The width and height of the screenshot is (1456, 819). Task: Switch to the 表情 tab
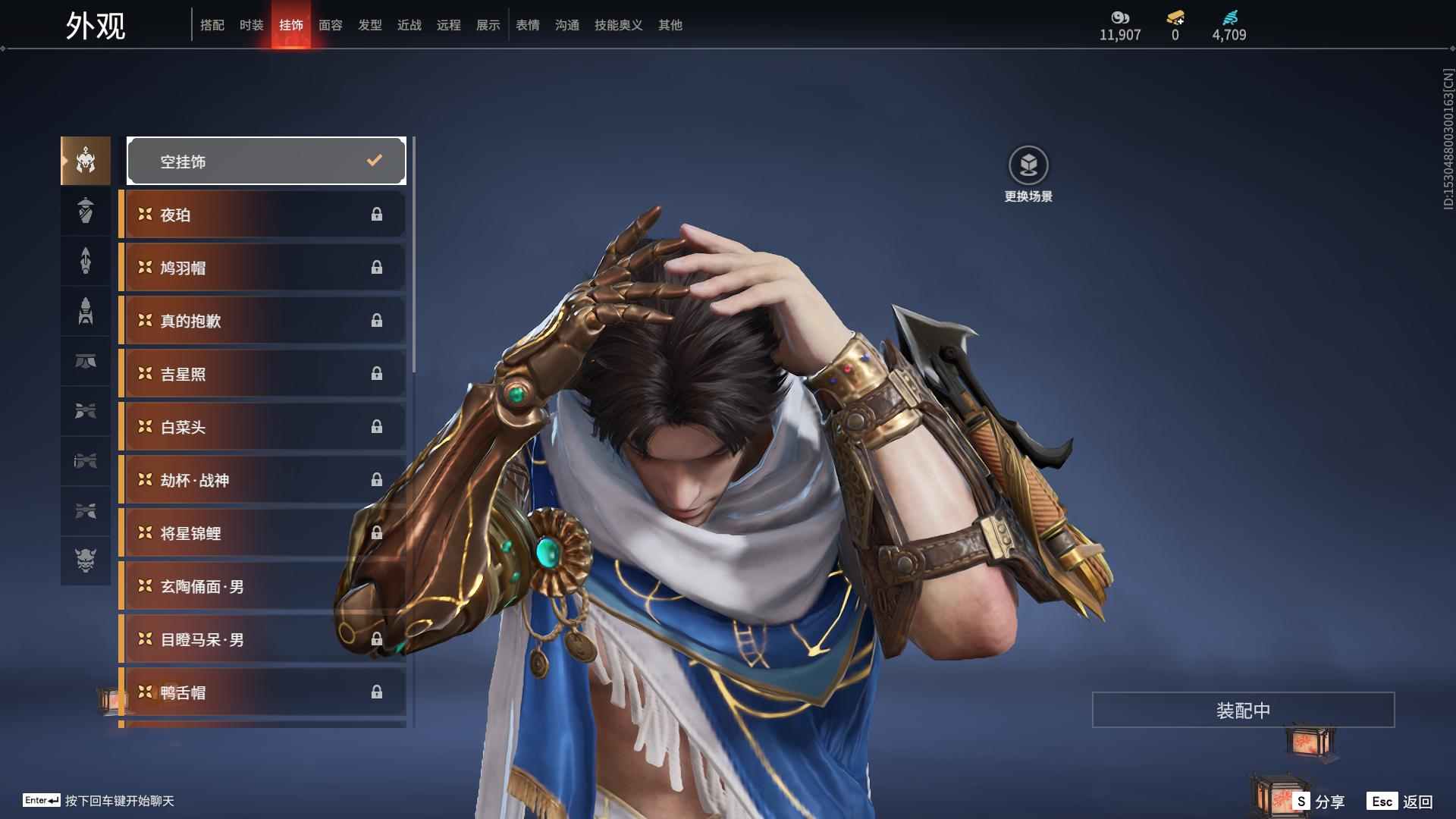coord(527,25)
